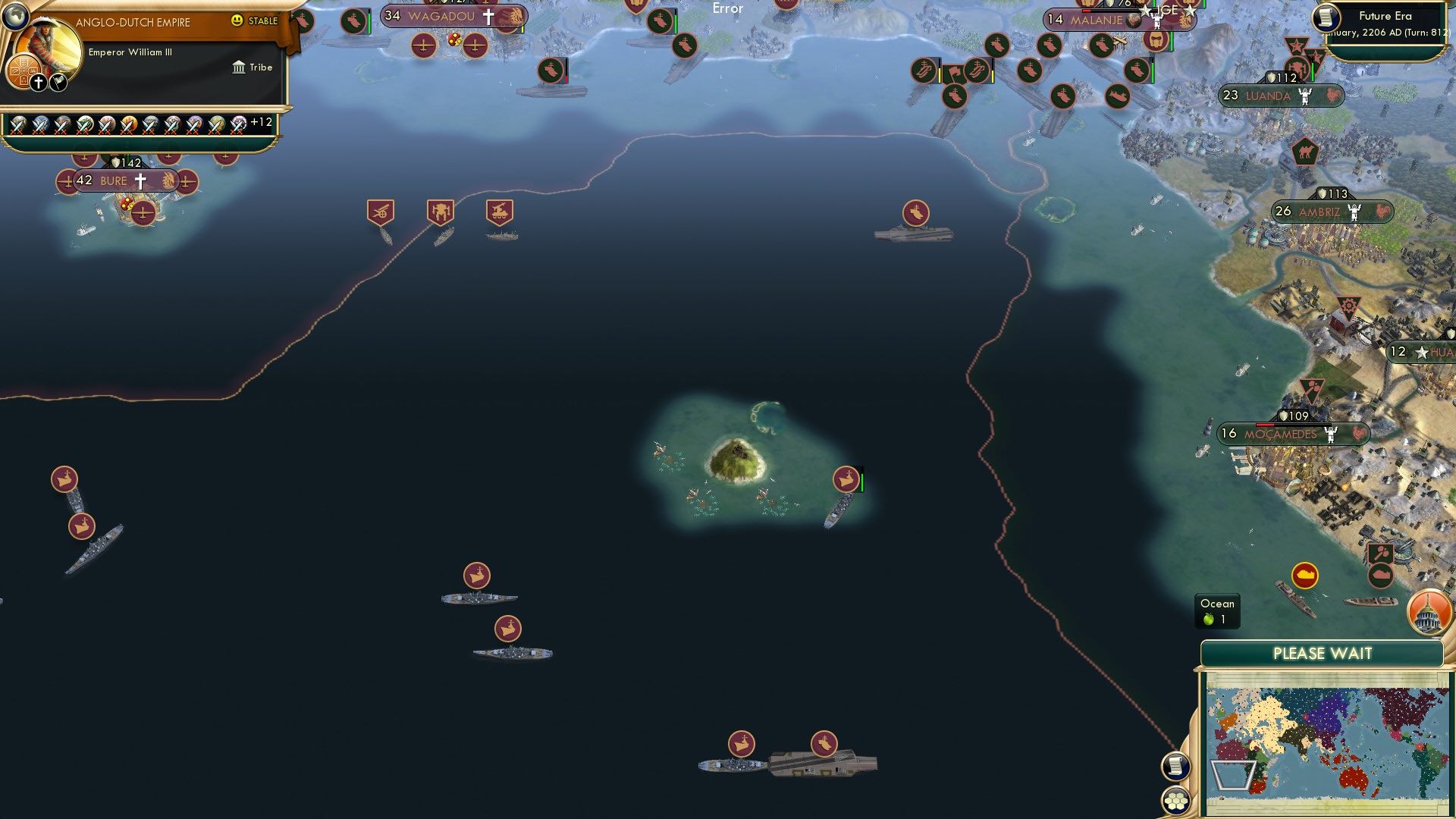1456x819 pixels.
Task: Click the war flag icon beside the cross icon
Action: (57, 82)
